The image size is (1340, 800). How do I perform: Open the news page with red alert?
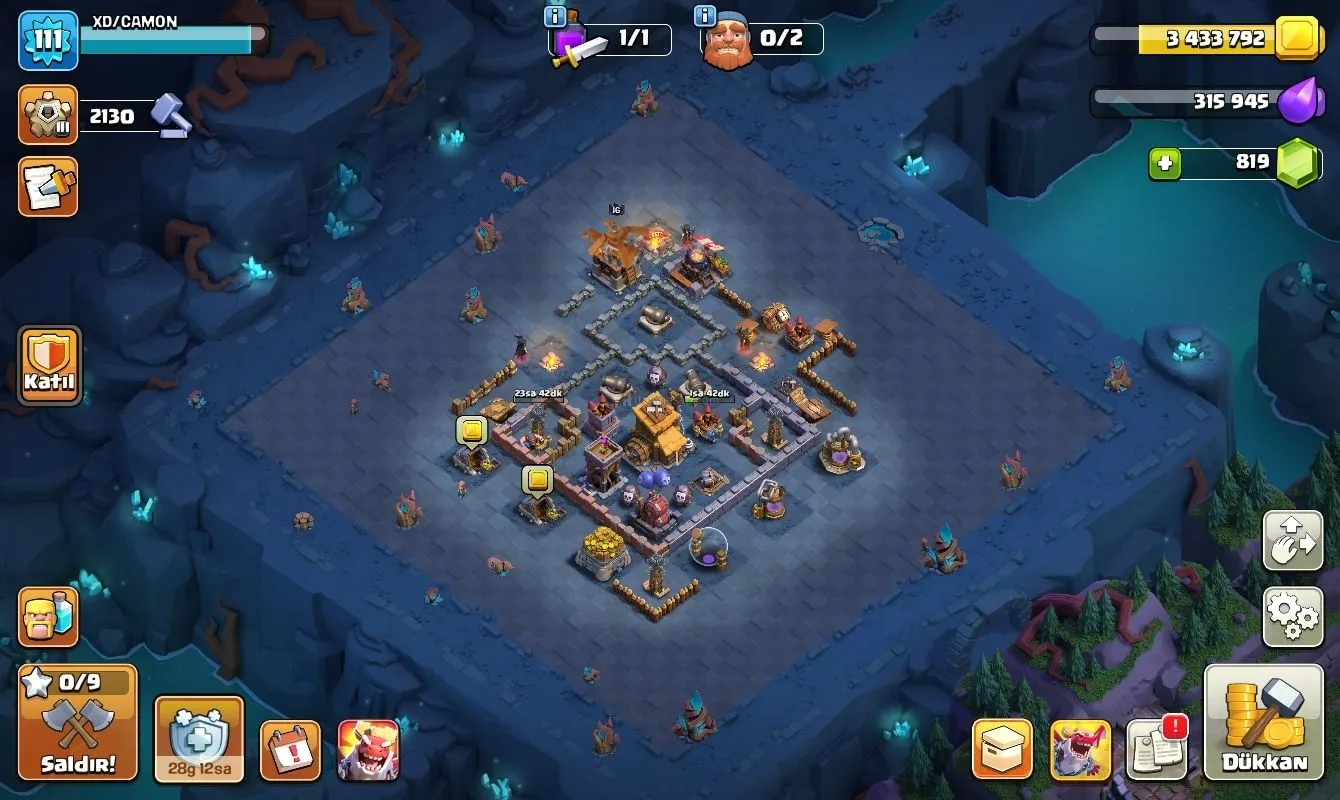point(1157,748)
